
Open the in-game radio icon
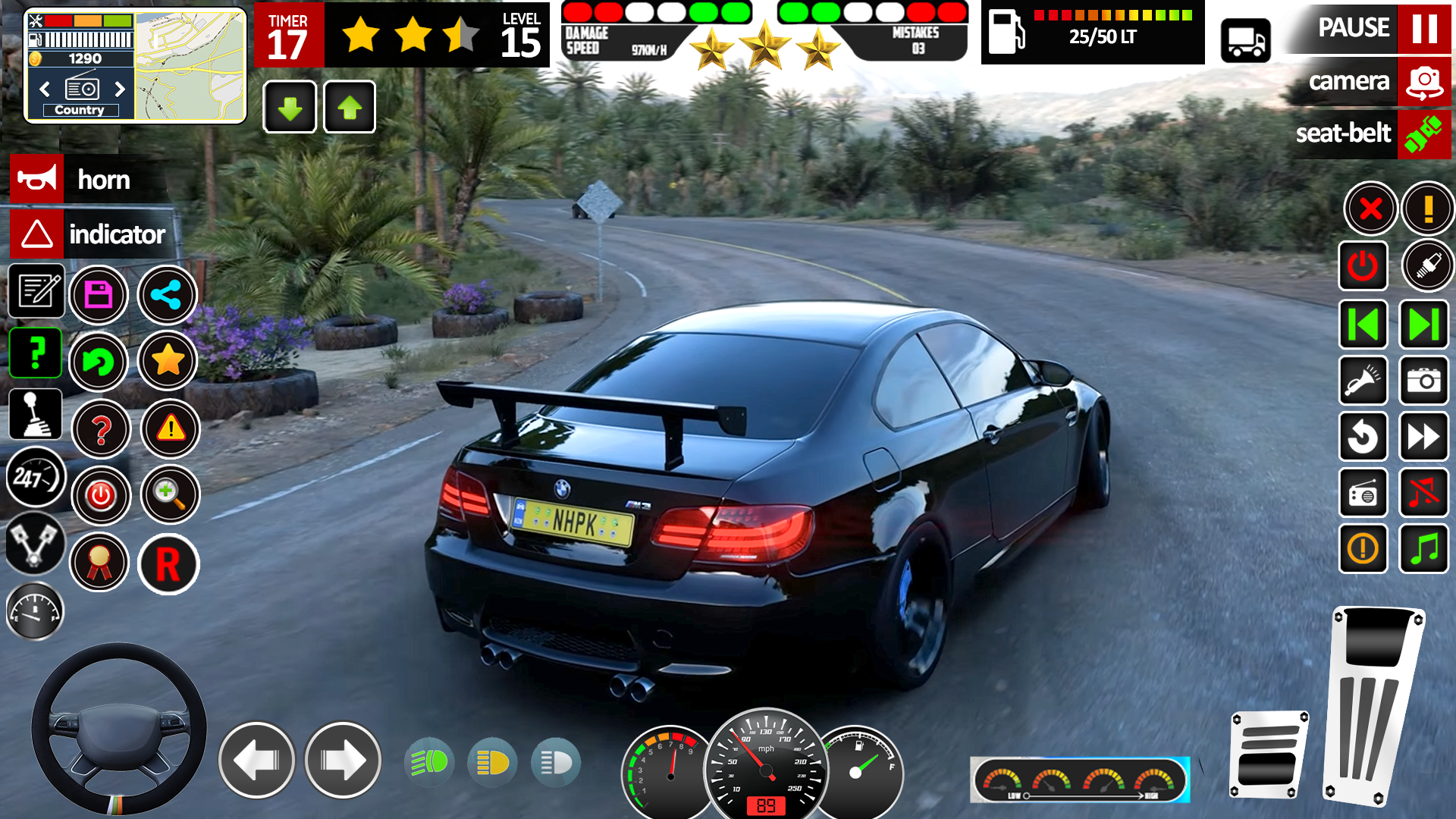point(1363,493)
